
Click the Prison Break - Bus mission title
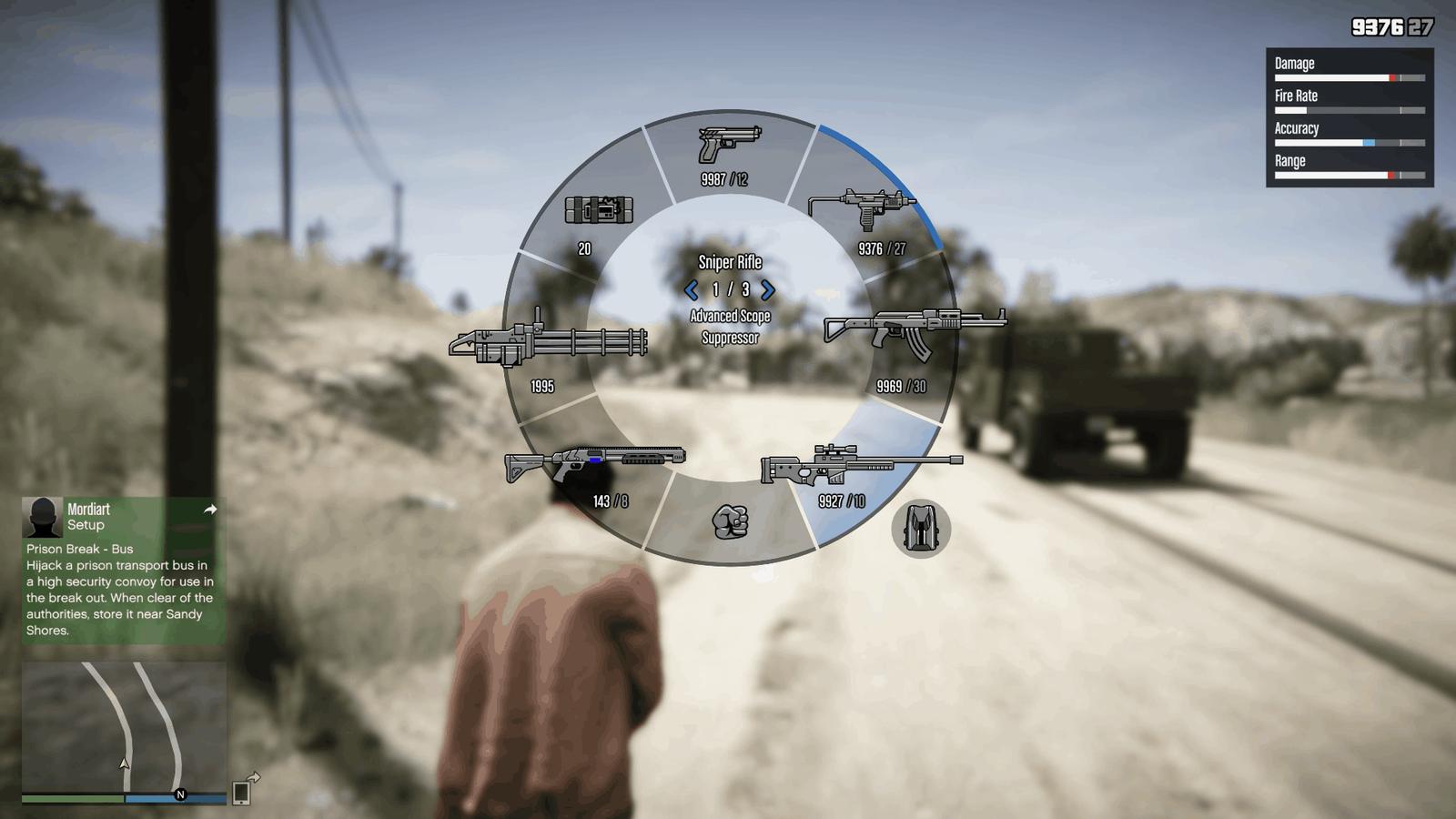[x=80, y=549]
